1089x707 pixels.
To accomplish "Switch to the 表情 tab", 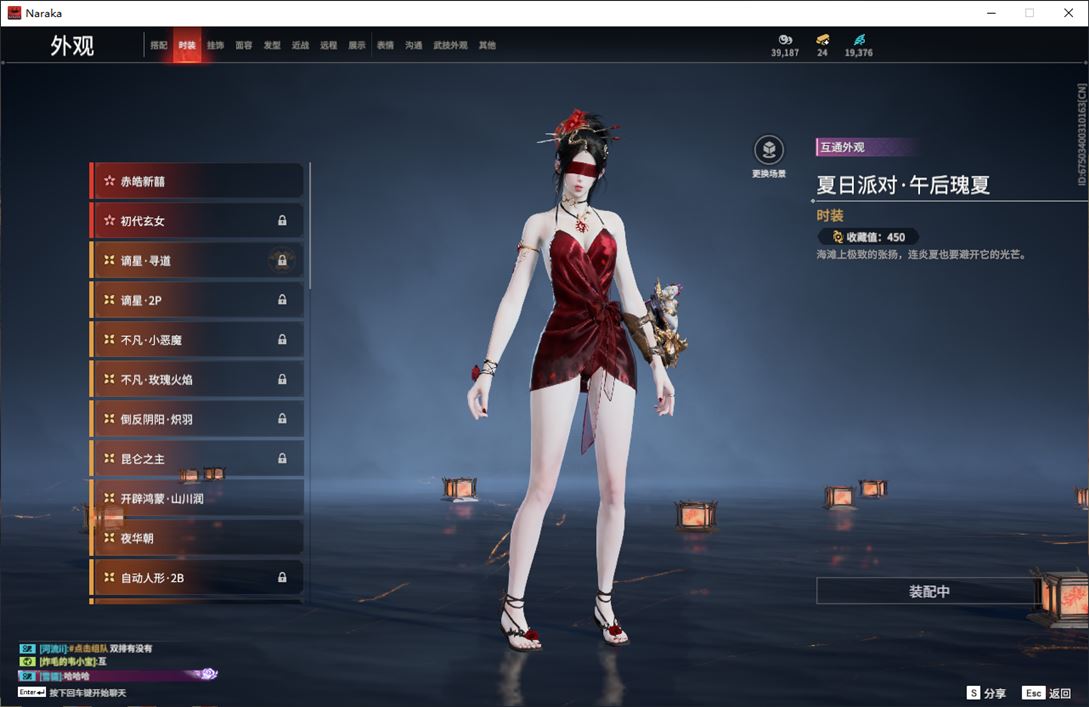I will pyautogui.click(x=385, y=46).
